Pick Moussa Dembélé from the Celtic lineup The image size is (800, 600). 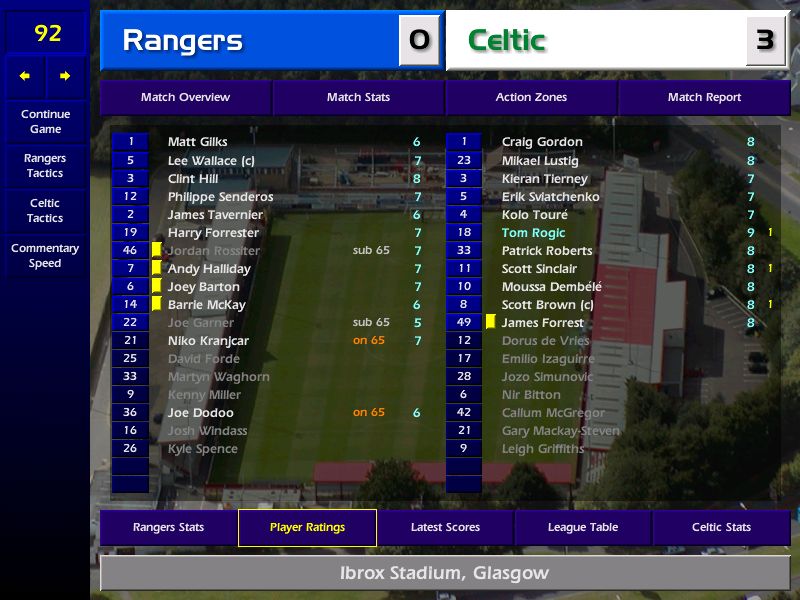[551, 287]
